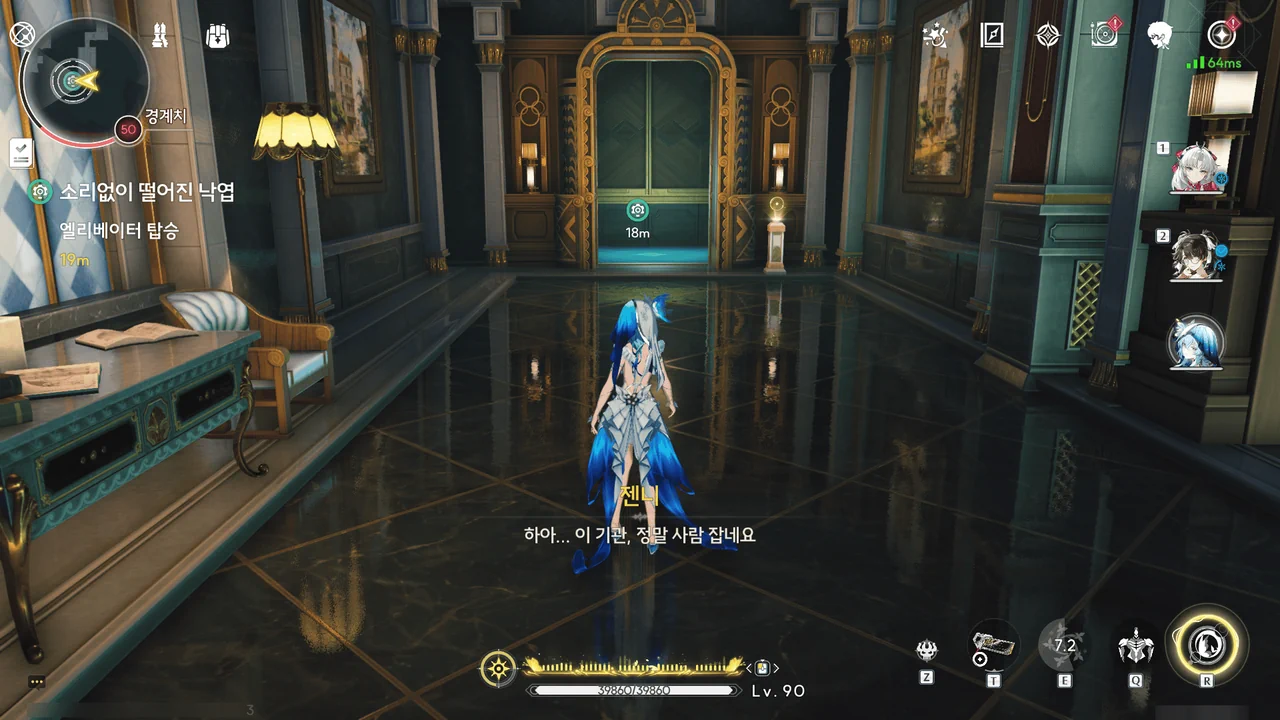Open the twin-figures icon next to the minimap
1280x720 pixels.
coord(160,36)
